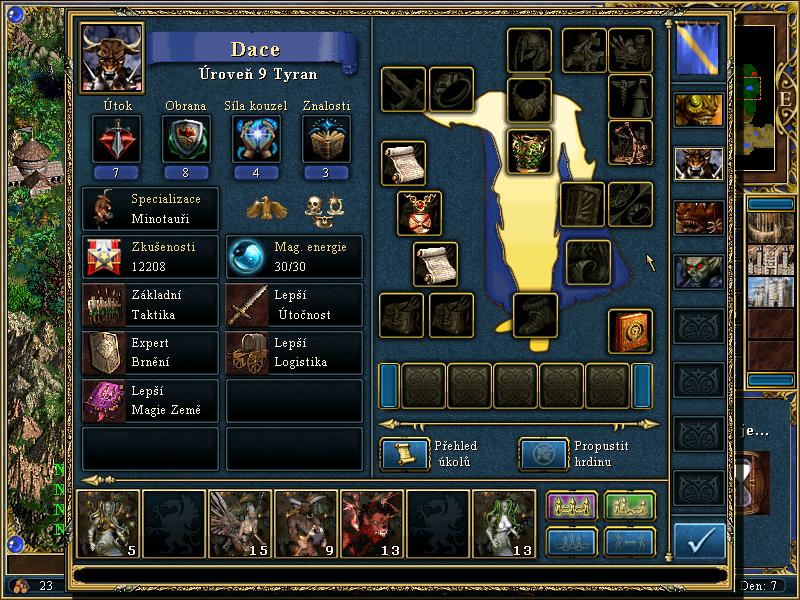Click the Útok attack skill icon

pos(115,138)
